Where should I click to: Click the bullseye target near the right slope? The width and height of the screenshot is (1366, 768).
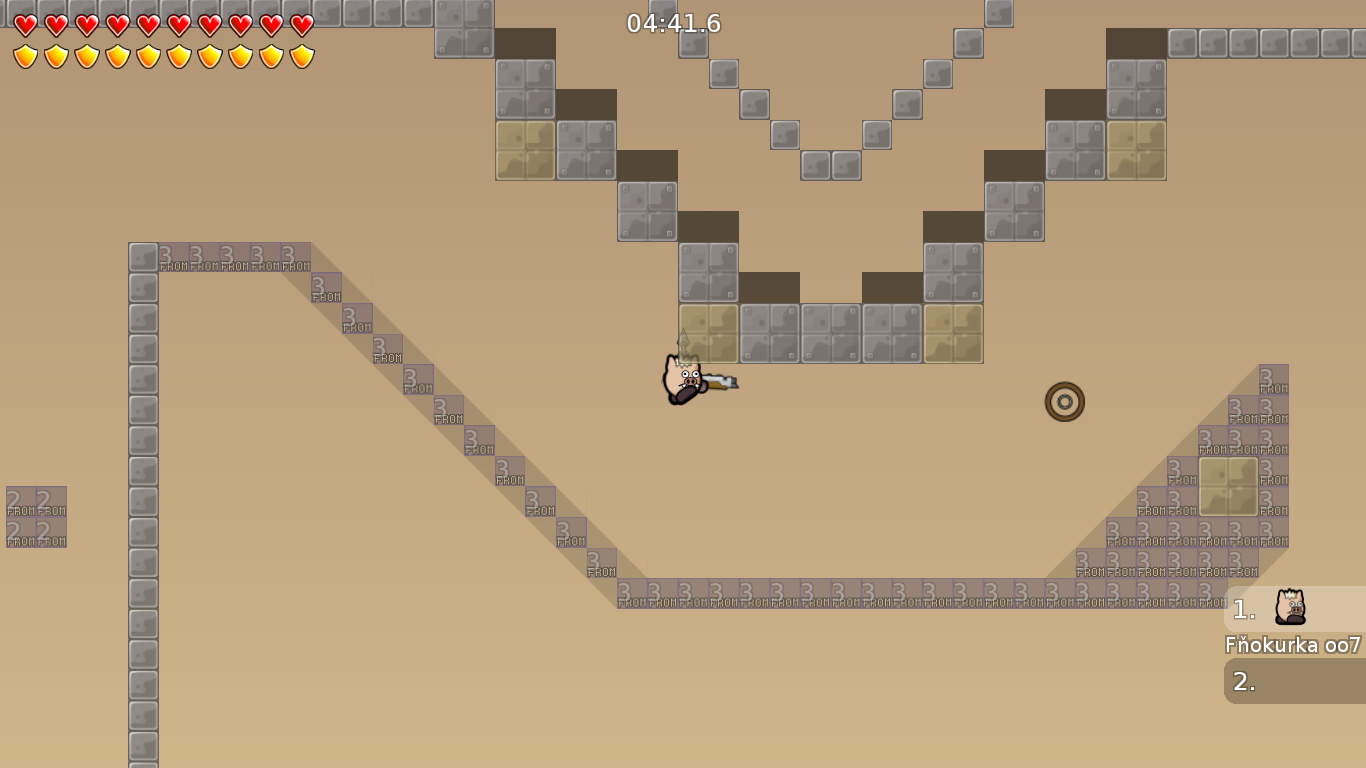(1064, 401)
